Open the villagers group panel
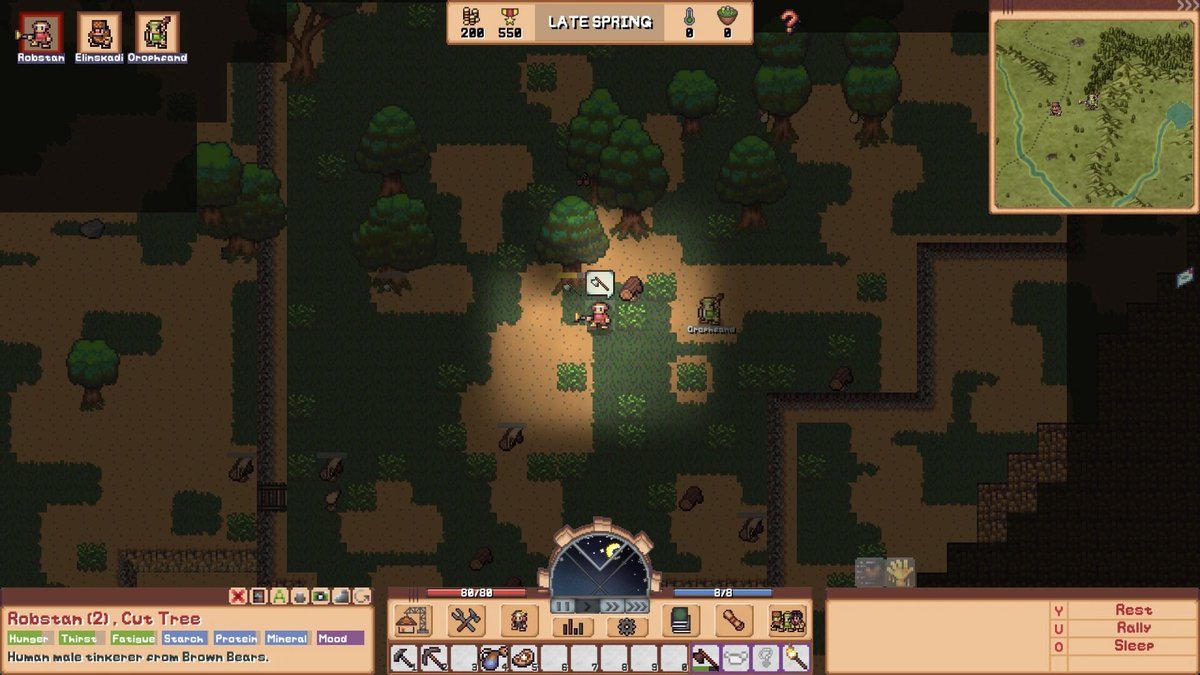1200x675 pixels. click(787, 621)
